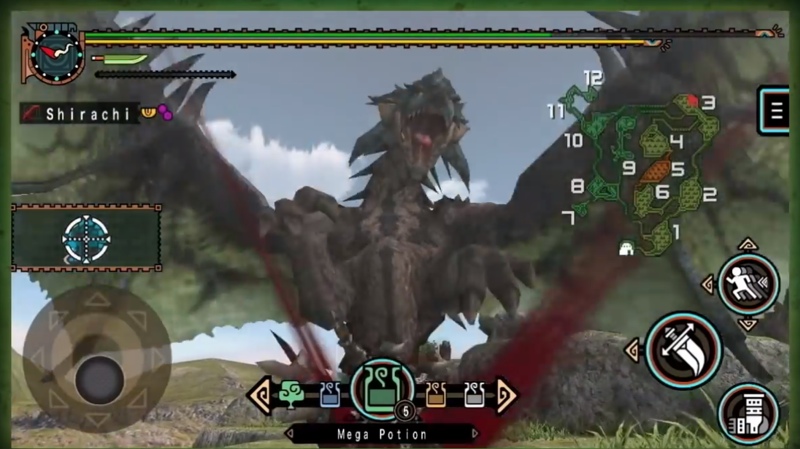The height and width of the screenshot is (449, 800).
Task: Select the white potion item slot
Action: (x=472, y=395)
